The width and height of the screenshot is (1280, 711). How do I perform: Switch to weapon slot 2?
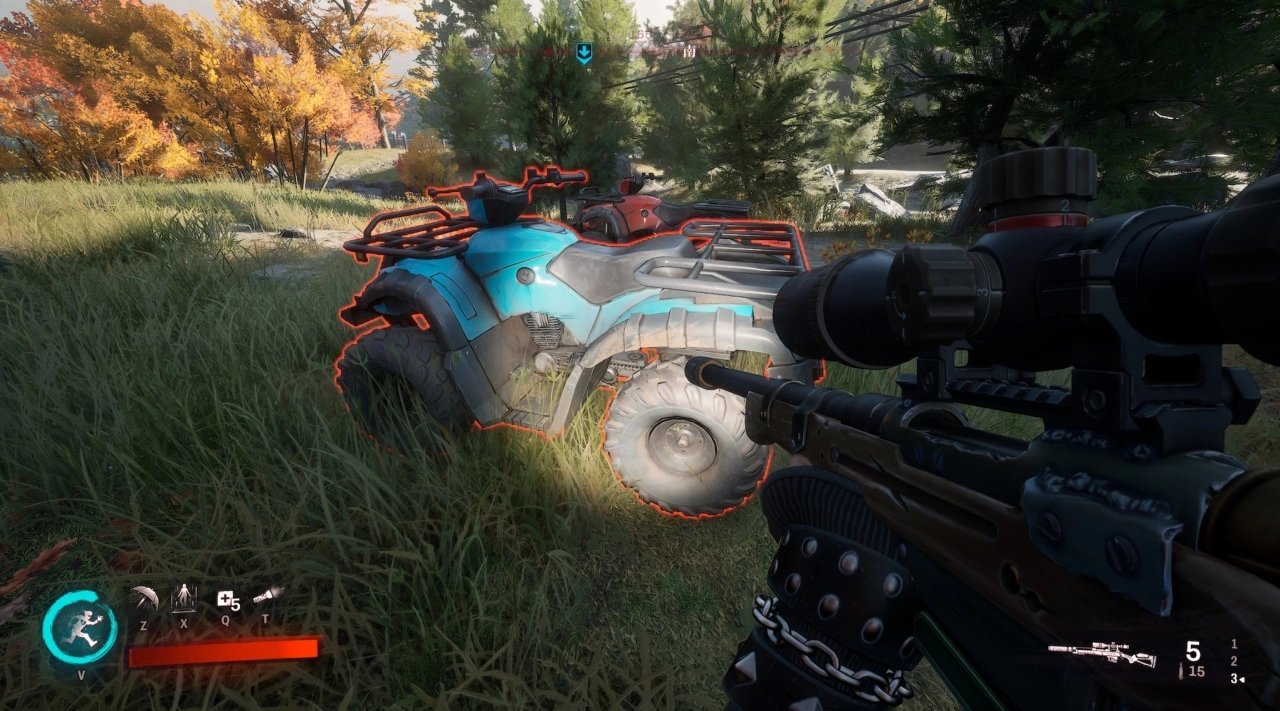pos(1234,661)
